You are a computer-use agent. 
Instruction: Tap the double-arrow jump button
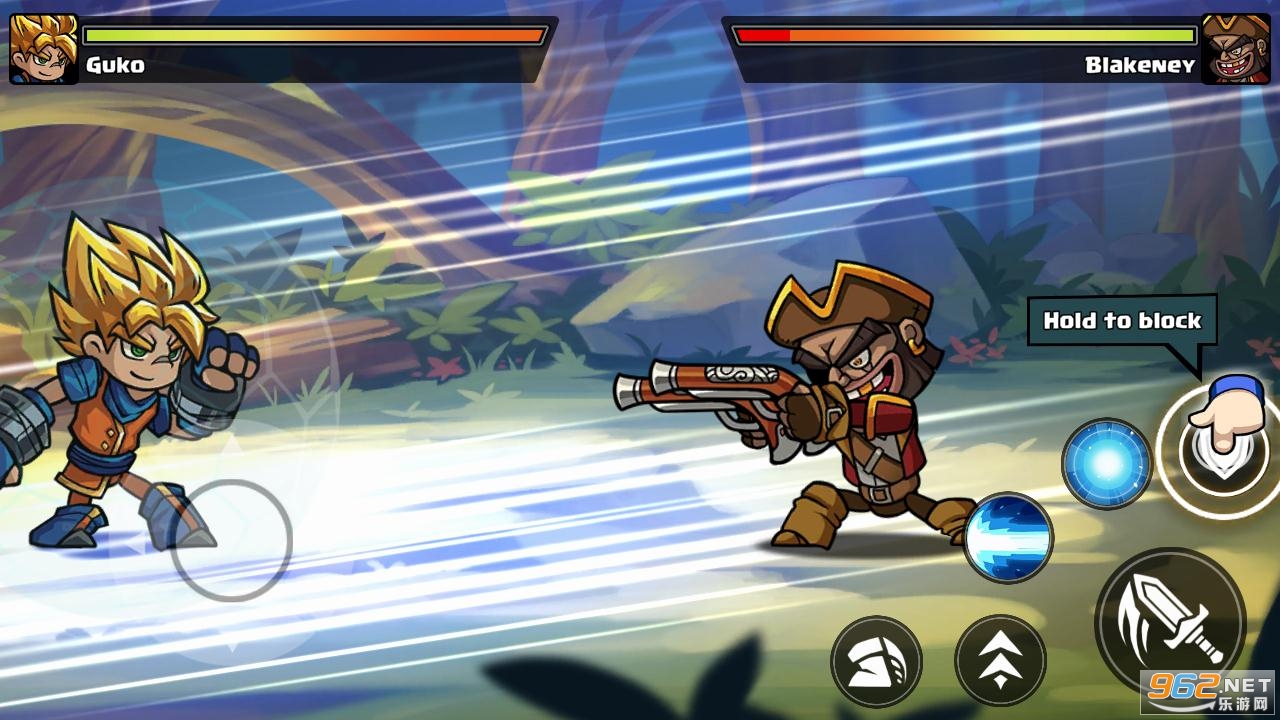[1000, 660]
